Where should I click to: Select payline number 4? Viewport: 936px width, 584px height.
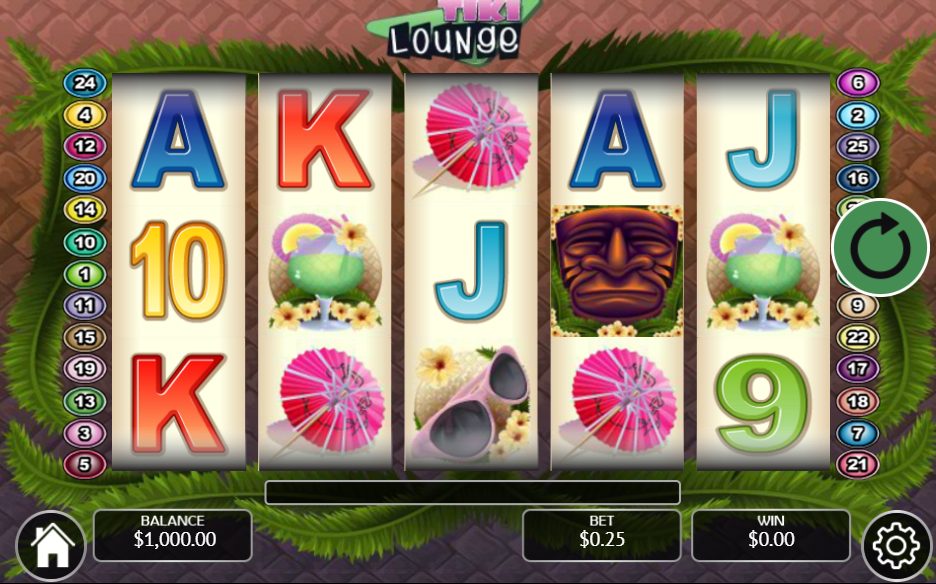(84, 115)
